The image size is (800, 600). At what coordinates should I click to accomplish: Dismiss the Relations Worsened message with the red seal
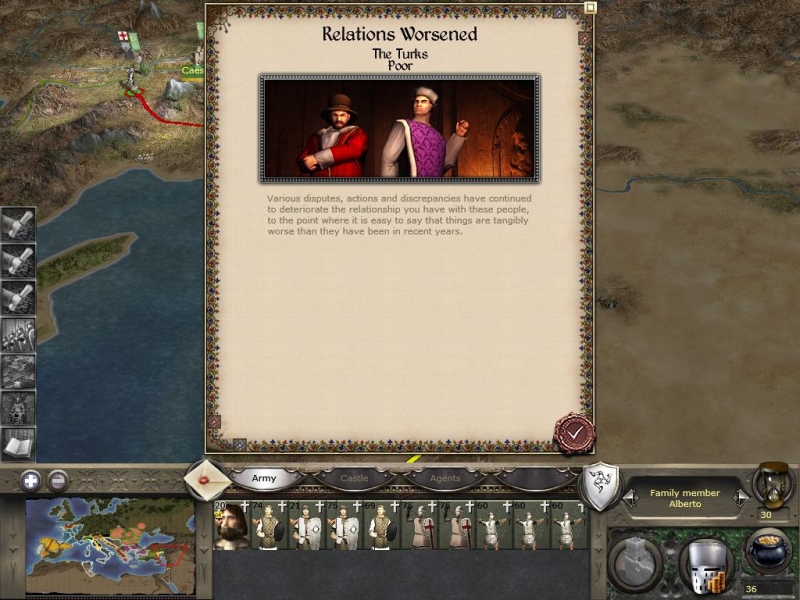pyautogui.click(x=574, y=433)
